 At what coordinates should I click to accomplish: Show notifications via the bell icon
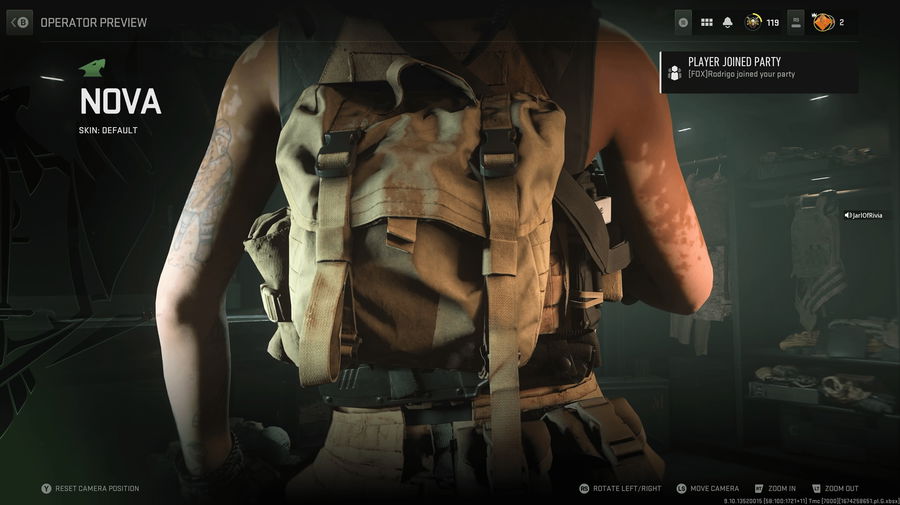[x=728, y=22]
